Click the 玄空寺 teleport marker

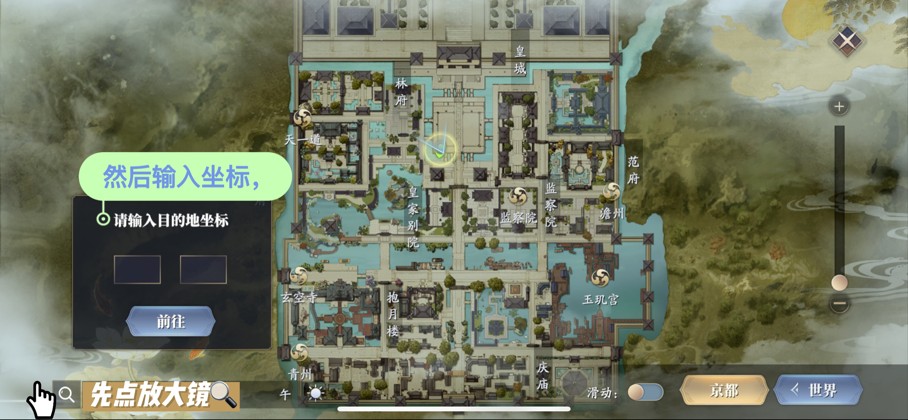[301, 274]
